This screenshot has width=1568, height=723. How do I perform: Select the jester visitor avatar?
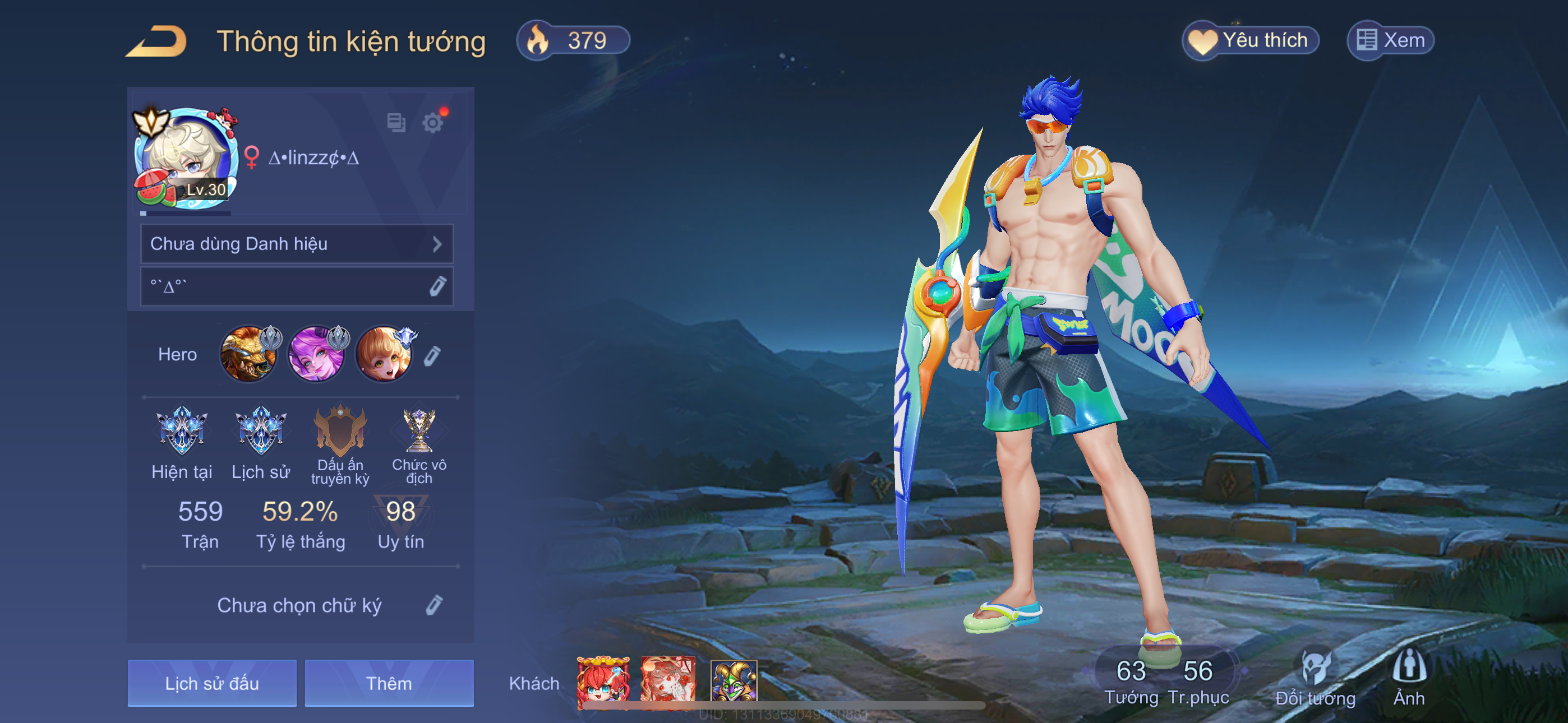734,681
